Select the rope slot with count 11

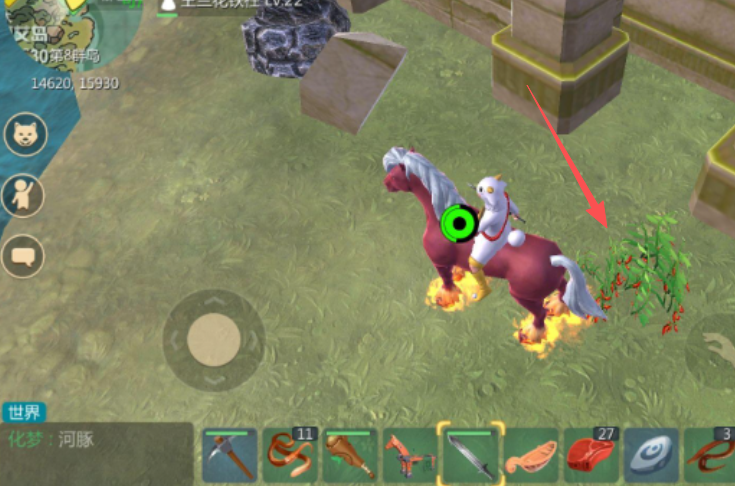(290, 456)
